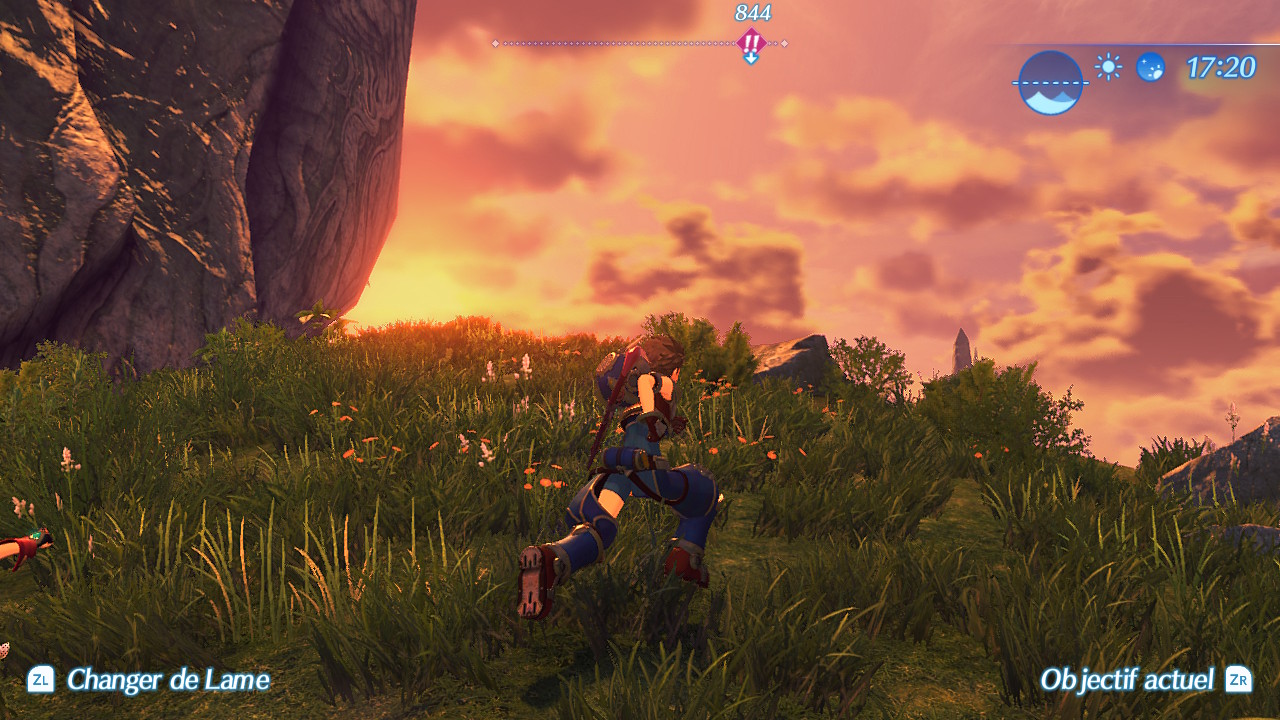1280x720 pixels.
Task: Click the sunny weather icon
Action: pyautogui.click(x=1108, y=67)
